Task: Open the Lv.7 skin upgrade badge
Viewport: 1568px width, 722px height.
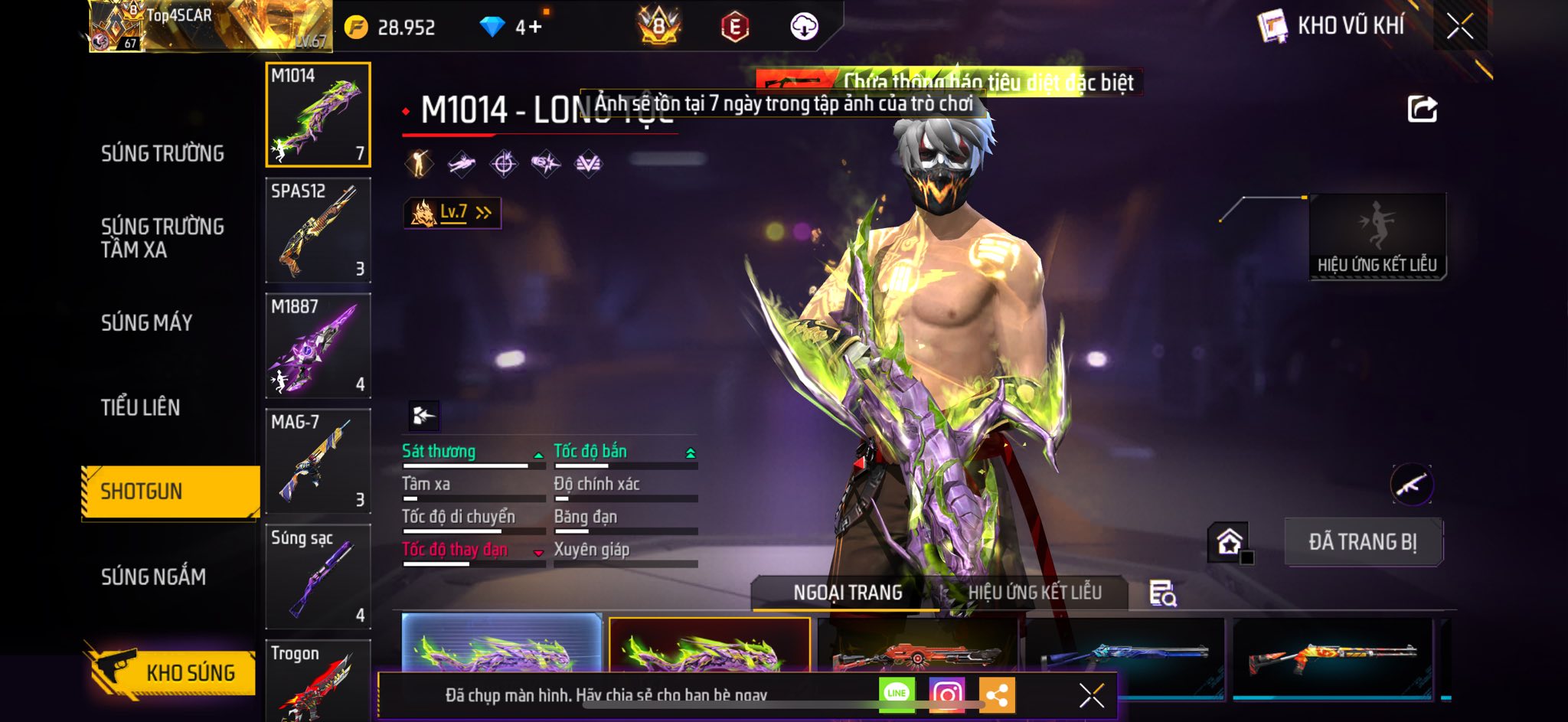Action: coord(452,213)
